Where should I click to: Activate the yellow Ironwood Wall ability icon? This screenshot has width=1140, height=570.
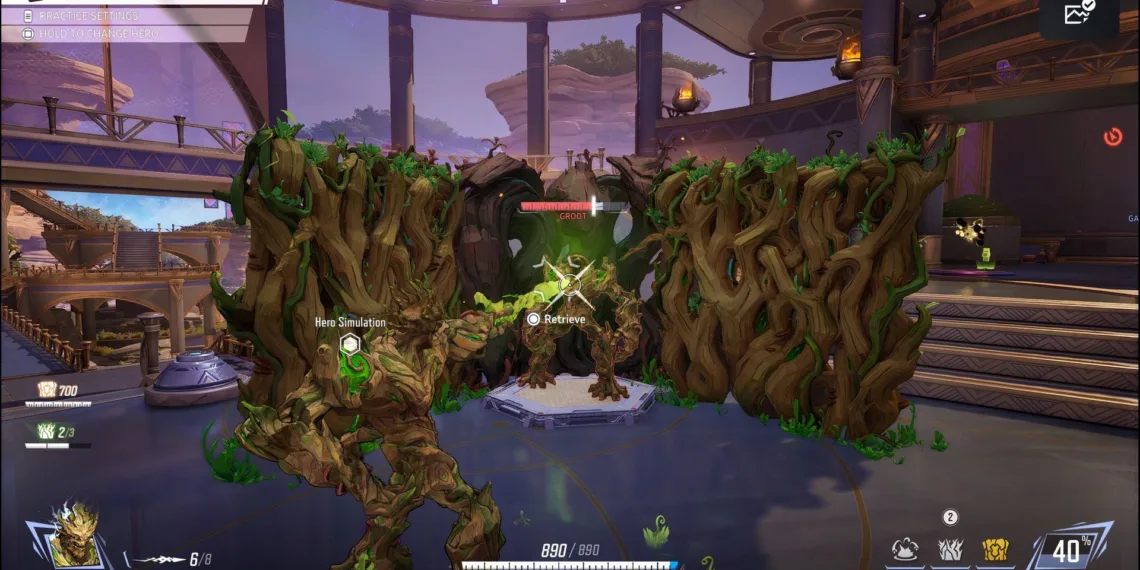click(x=994, y=548)
